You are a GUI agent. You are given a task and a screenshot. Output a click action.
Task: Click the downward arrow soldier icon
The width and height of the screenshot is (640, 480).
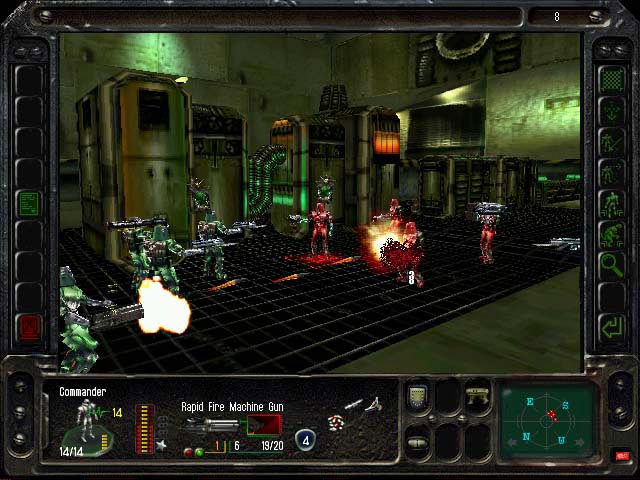pos(610,110)
